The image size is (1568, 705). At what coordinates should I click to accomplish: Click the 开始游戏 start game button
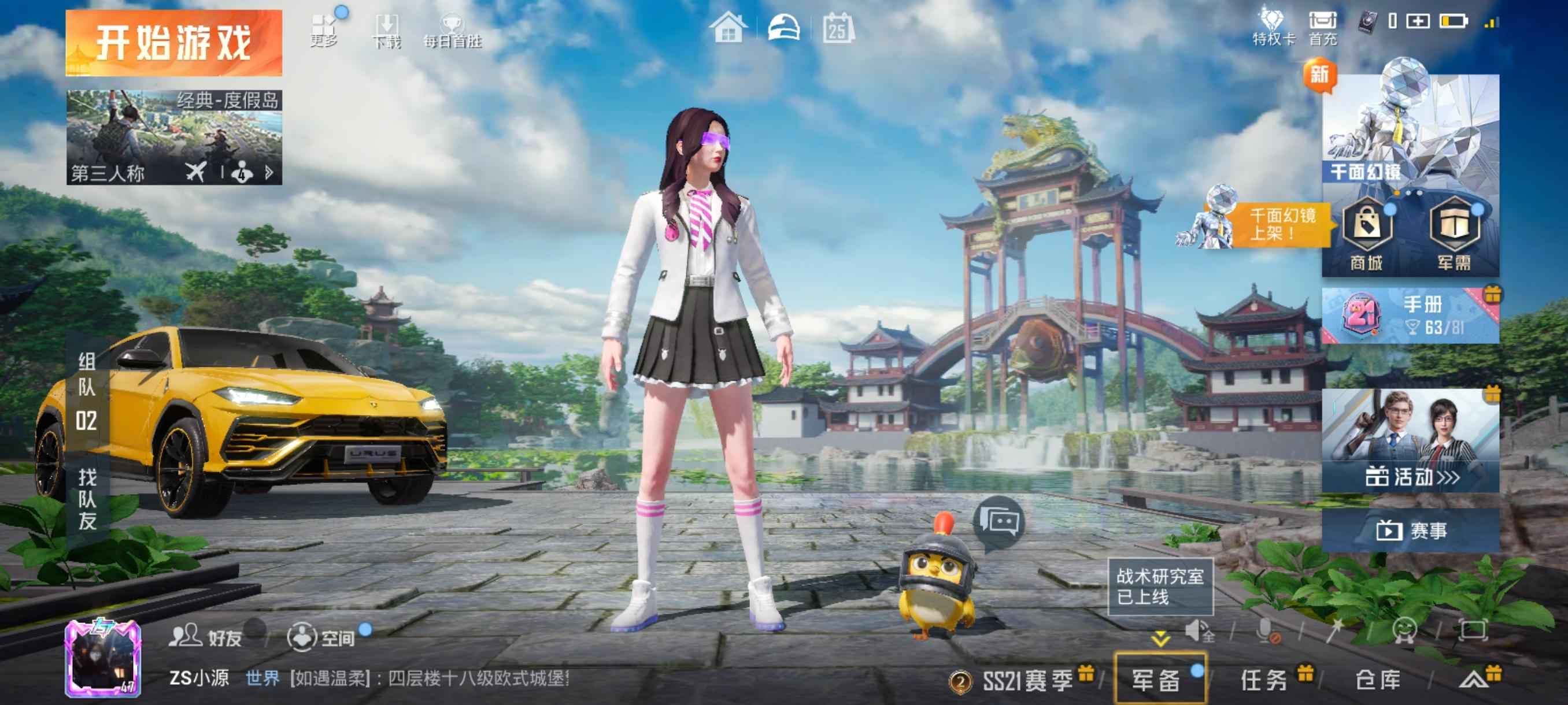click(173, 43)
